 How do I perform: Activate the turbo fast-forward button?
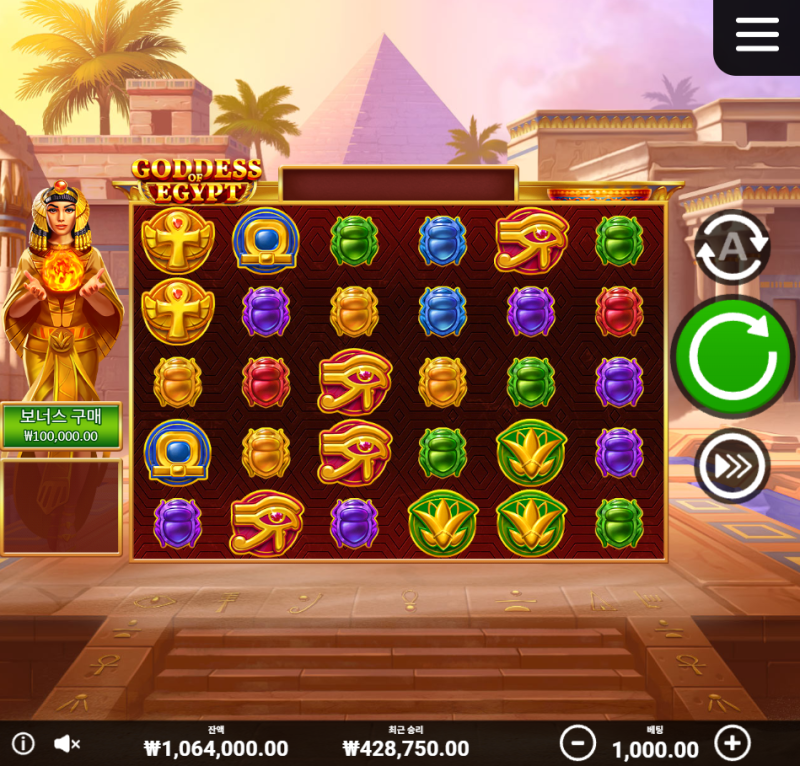pyautogui.click(x=732, y=466)
